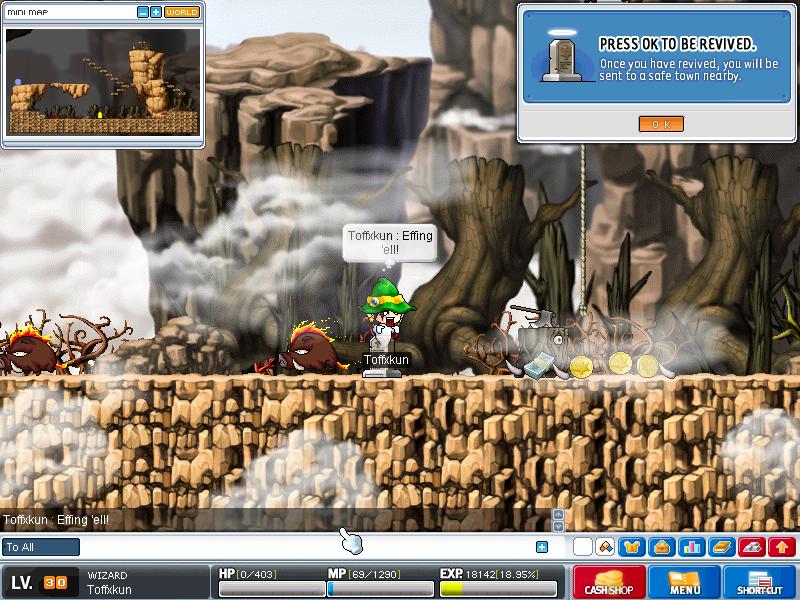Click the paint palette icon button
This screenshot has width=800, height=600.
(x=605, y=547)
